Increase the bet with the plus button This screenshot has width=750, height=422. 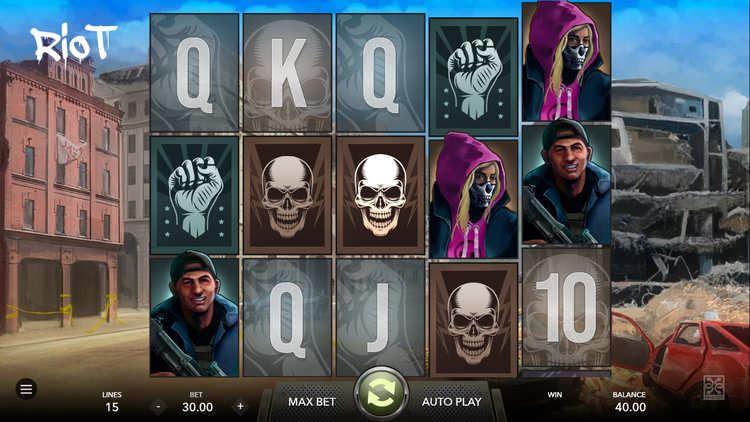[x=240, y=407]
